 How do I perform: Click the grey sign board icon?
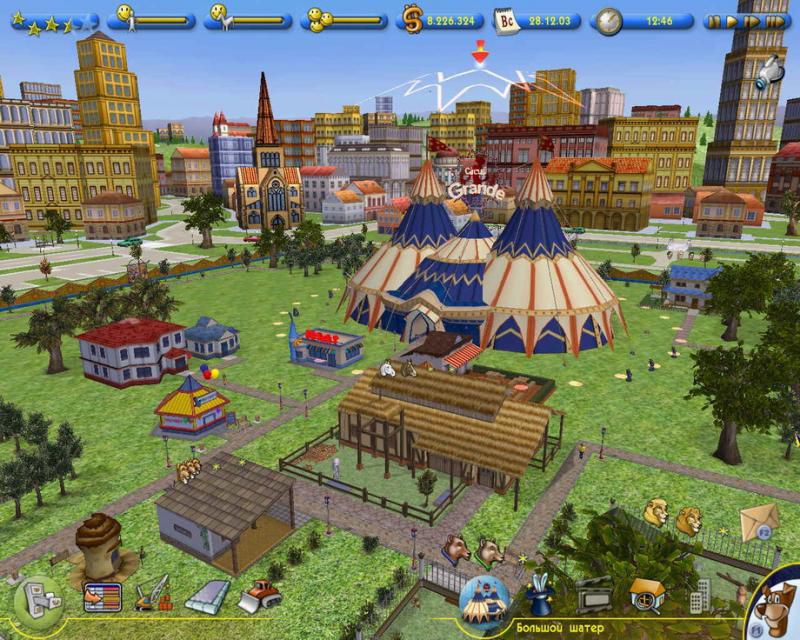[596, 596]
